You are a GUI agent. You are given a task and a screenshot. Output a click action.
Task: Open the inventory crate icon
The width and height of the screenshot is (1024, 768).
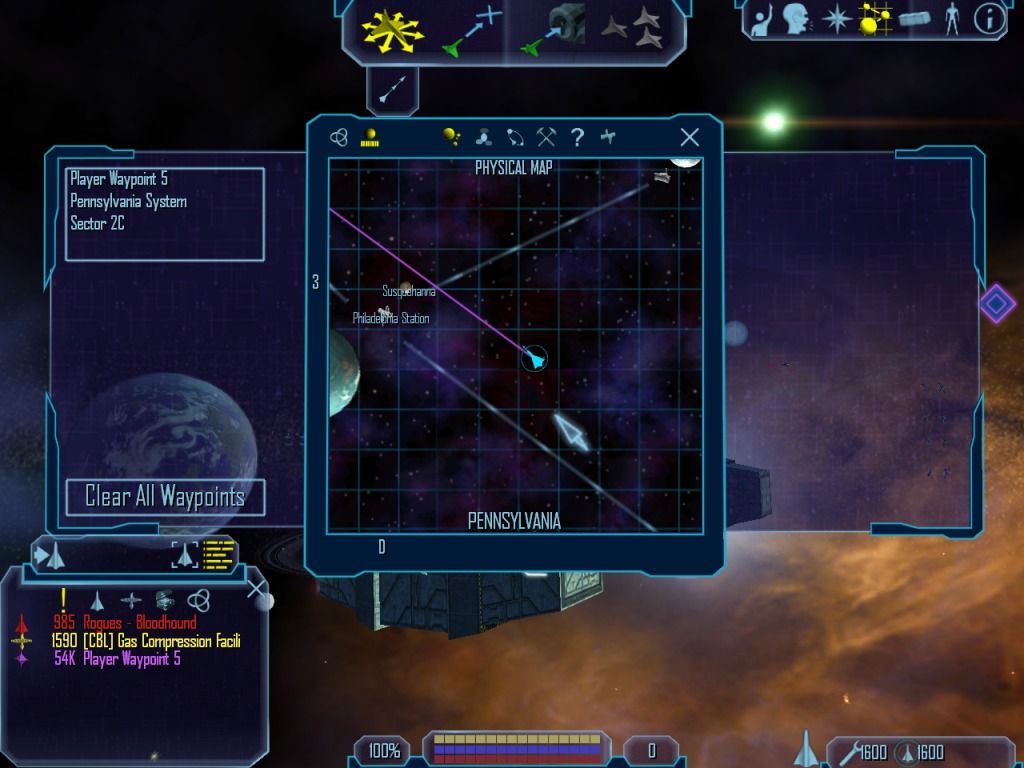[915, 19]
